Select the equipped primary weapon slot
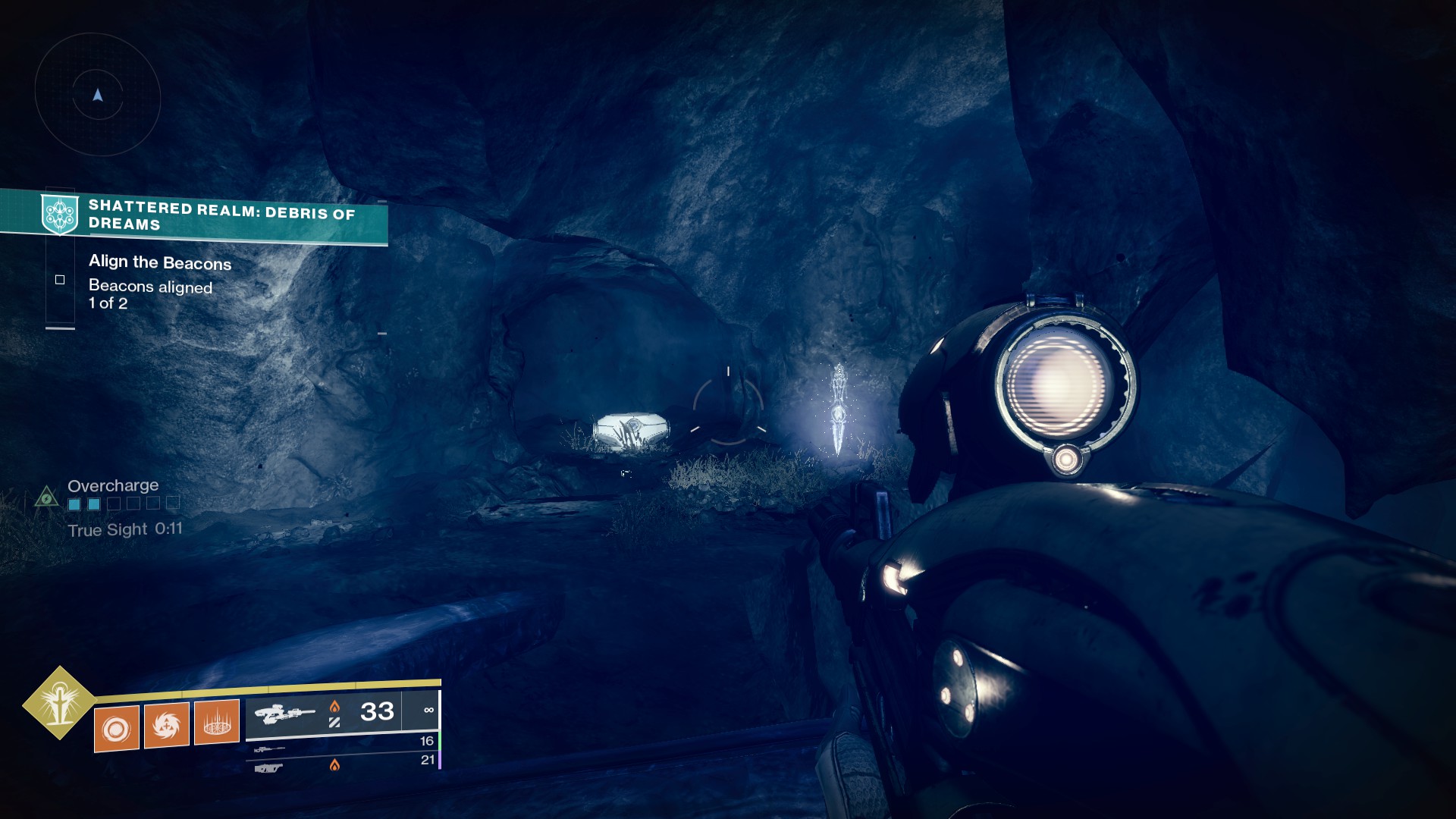 coord(341,713)
